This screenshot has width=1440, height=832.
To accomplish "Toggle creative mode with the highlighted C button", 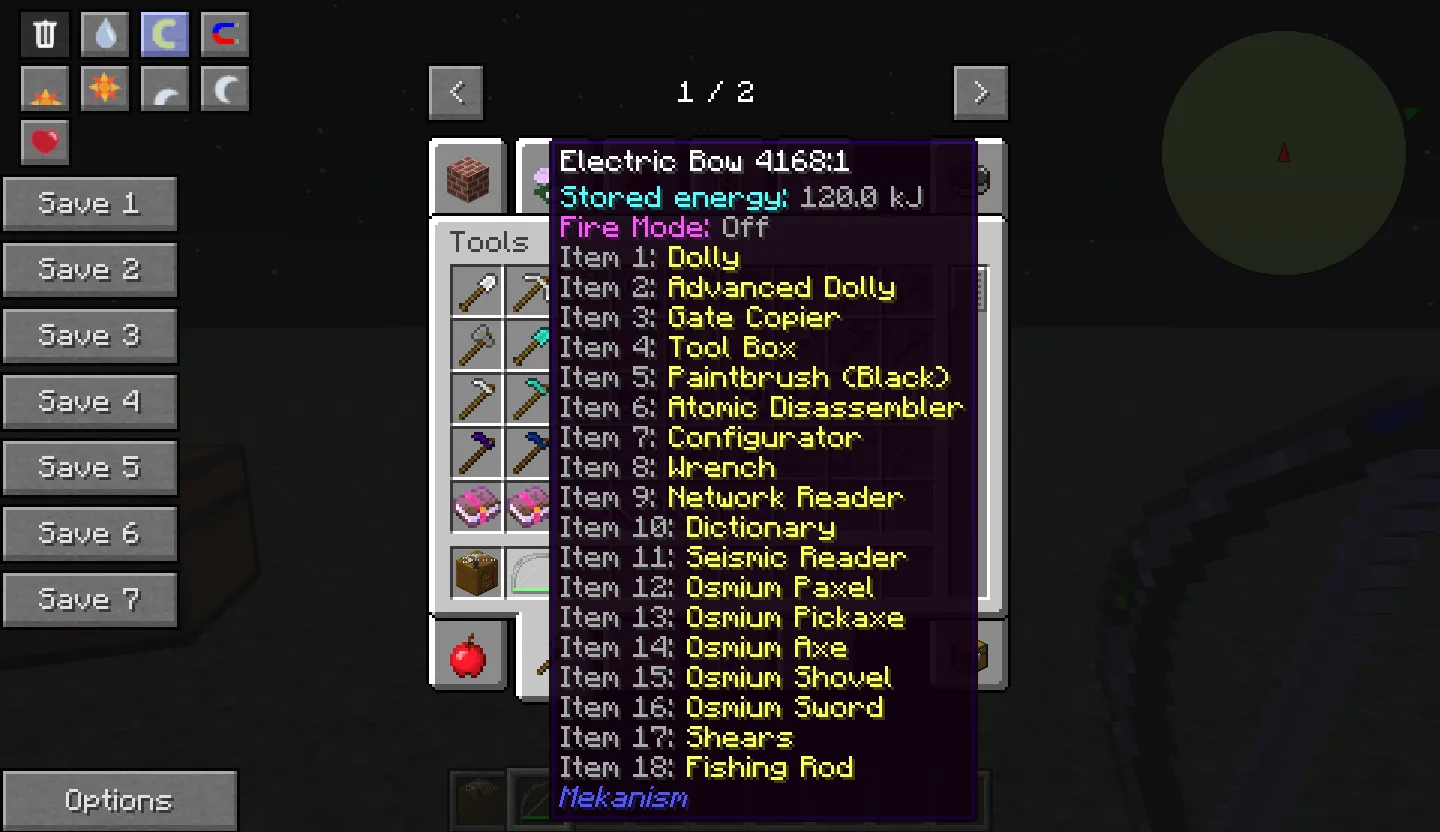I will [x=164, y=33].
